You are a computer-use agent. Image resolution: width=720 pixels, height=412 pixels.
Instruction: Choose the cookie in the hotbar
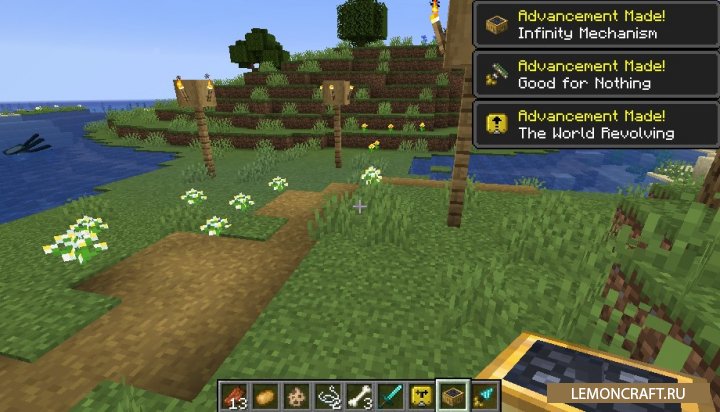click(296, 396)
